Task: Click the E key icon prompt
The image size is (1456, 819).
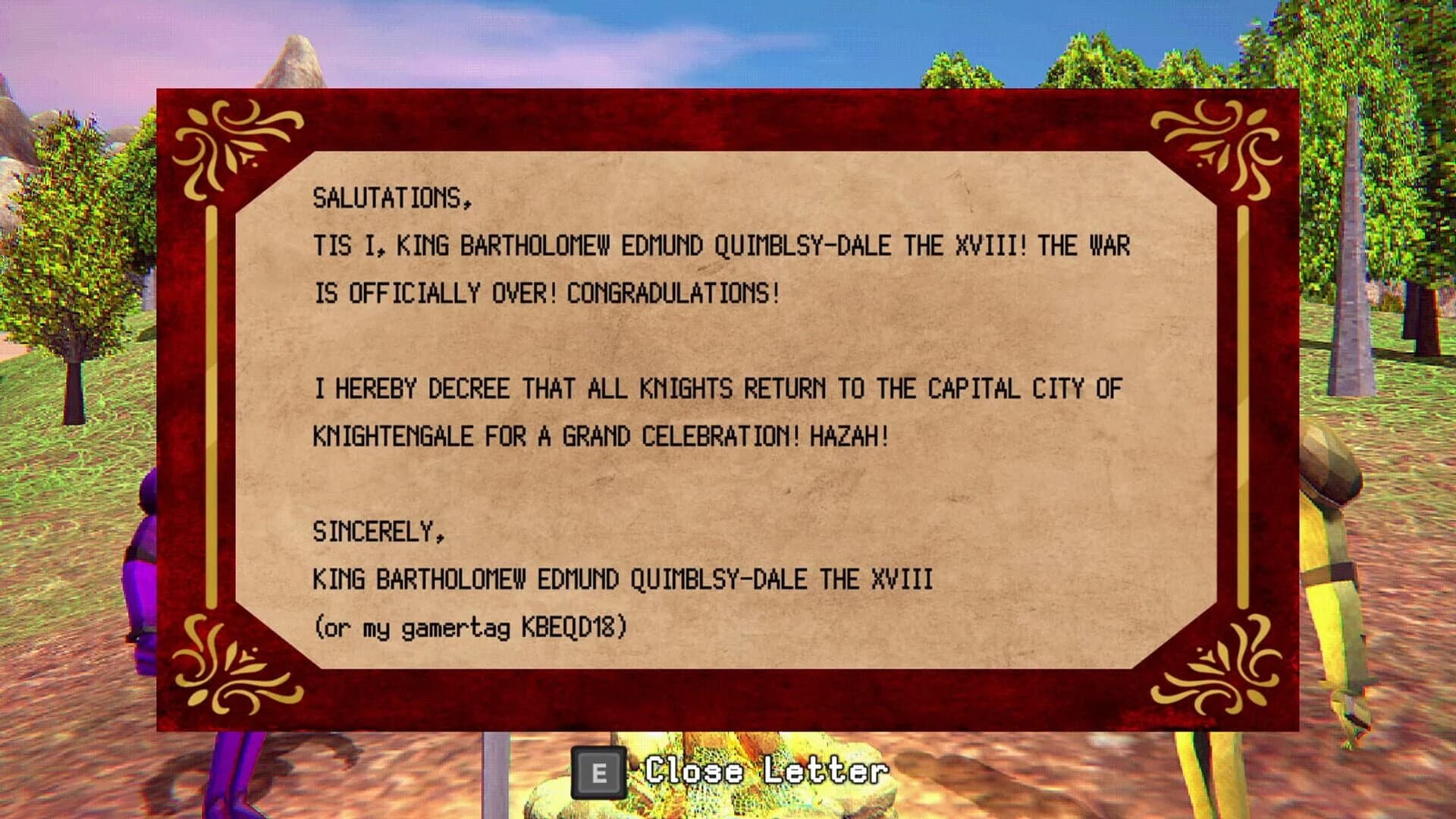Action: tap(601, 773)
